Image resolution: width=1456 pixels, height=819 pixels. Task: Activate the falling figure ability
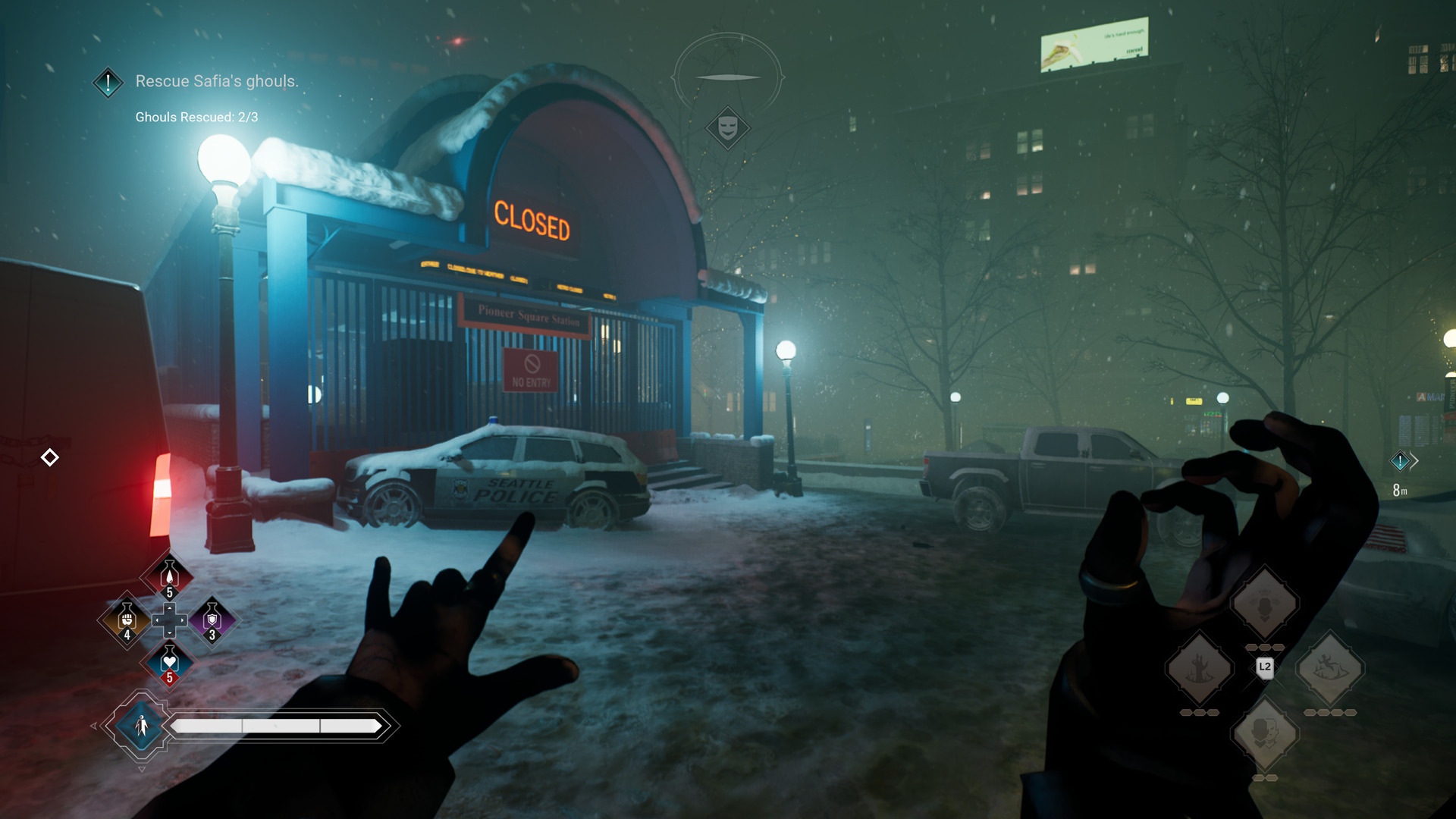tap(1329, 668)
